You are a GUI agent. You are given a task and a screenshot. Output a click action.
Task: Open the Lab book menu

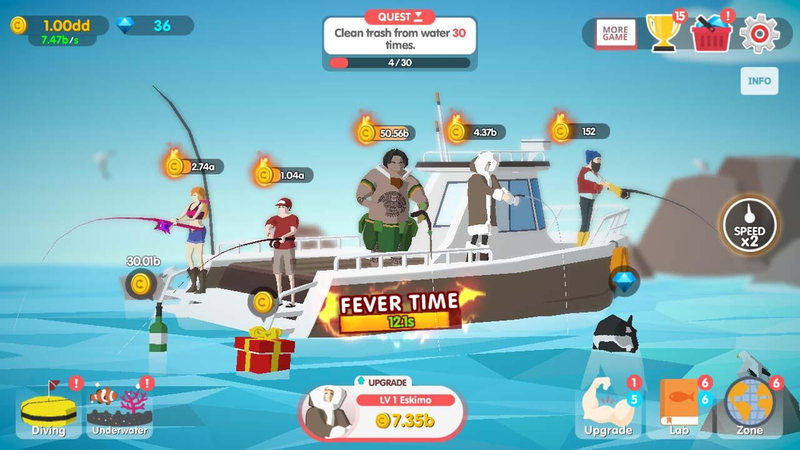pyautogui.click(x=680, y=408)
